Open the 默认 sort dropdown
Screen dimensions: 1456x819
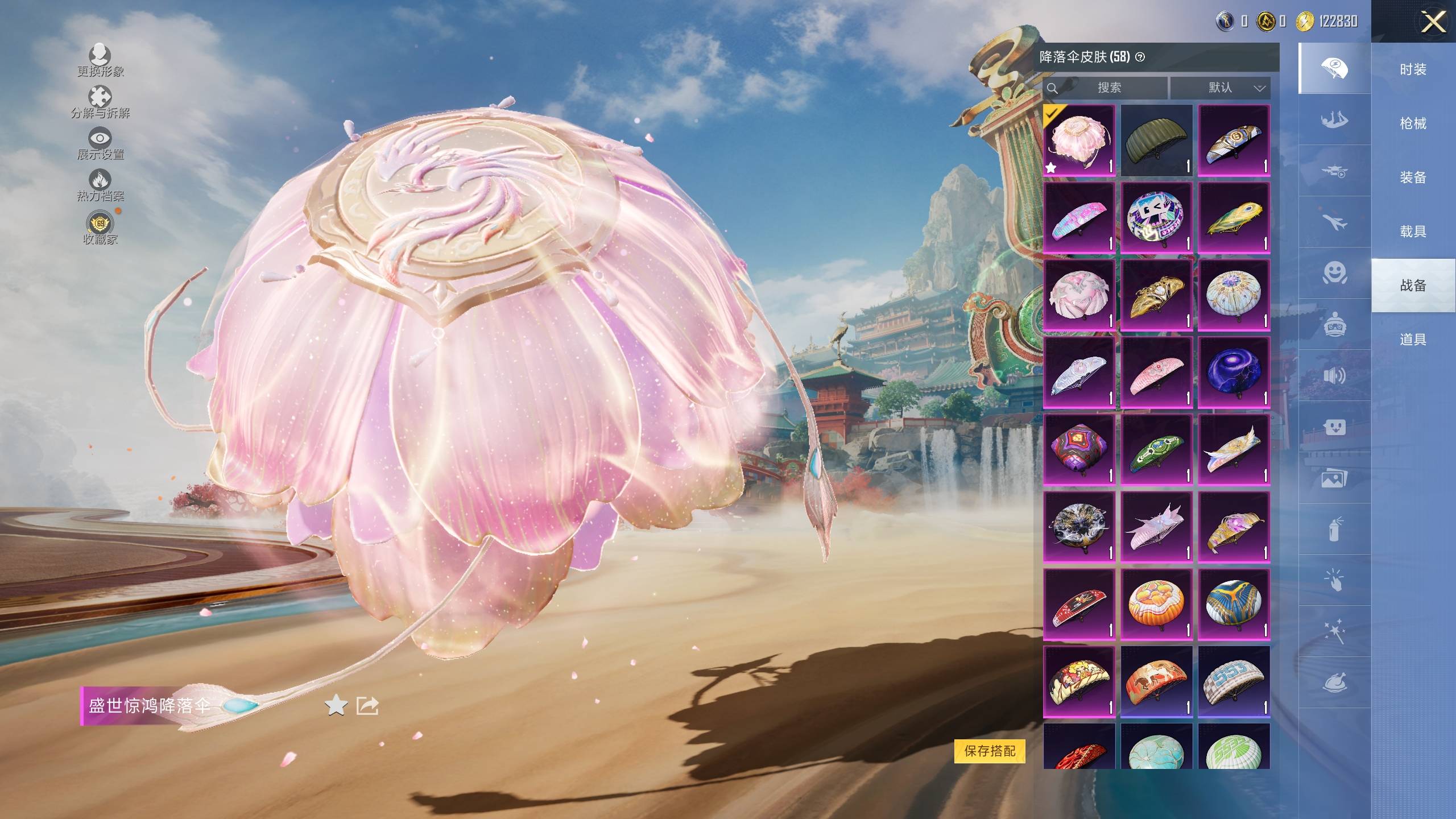[1220, 88]
